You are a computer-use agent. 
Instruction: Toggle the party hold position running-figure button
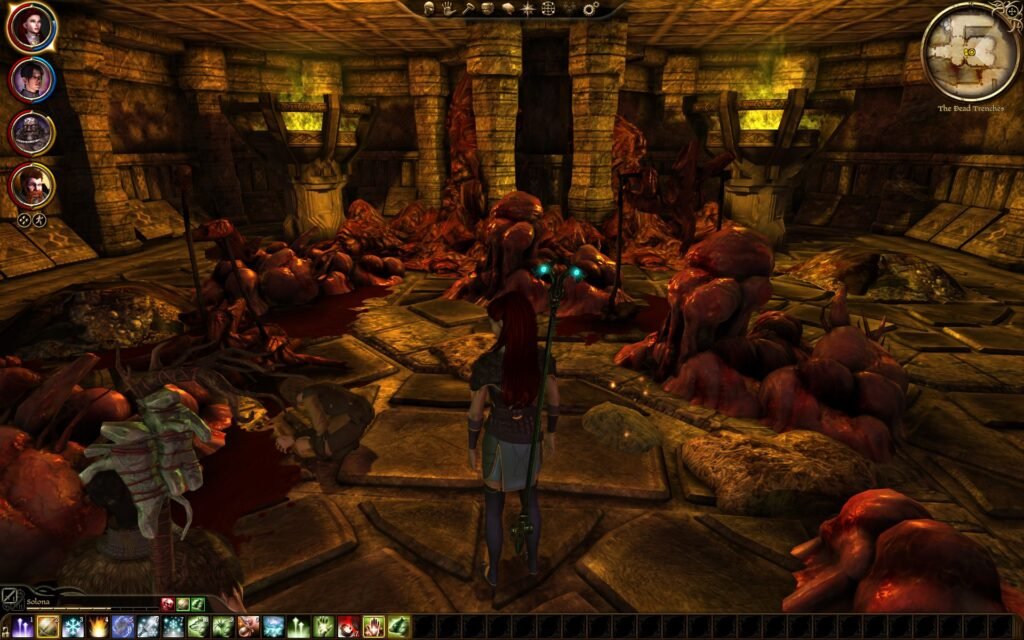(40, 220)
